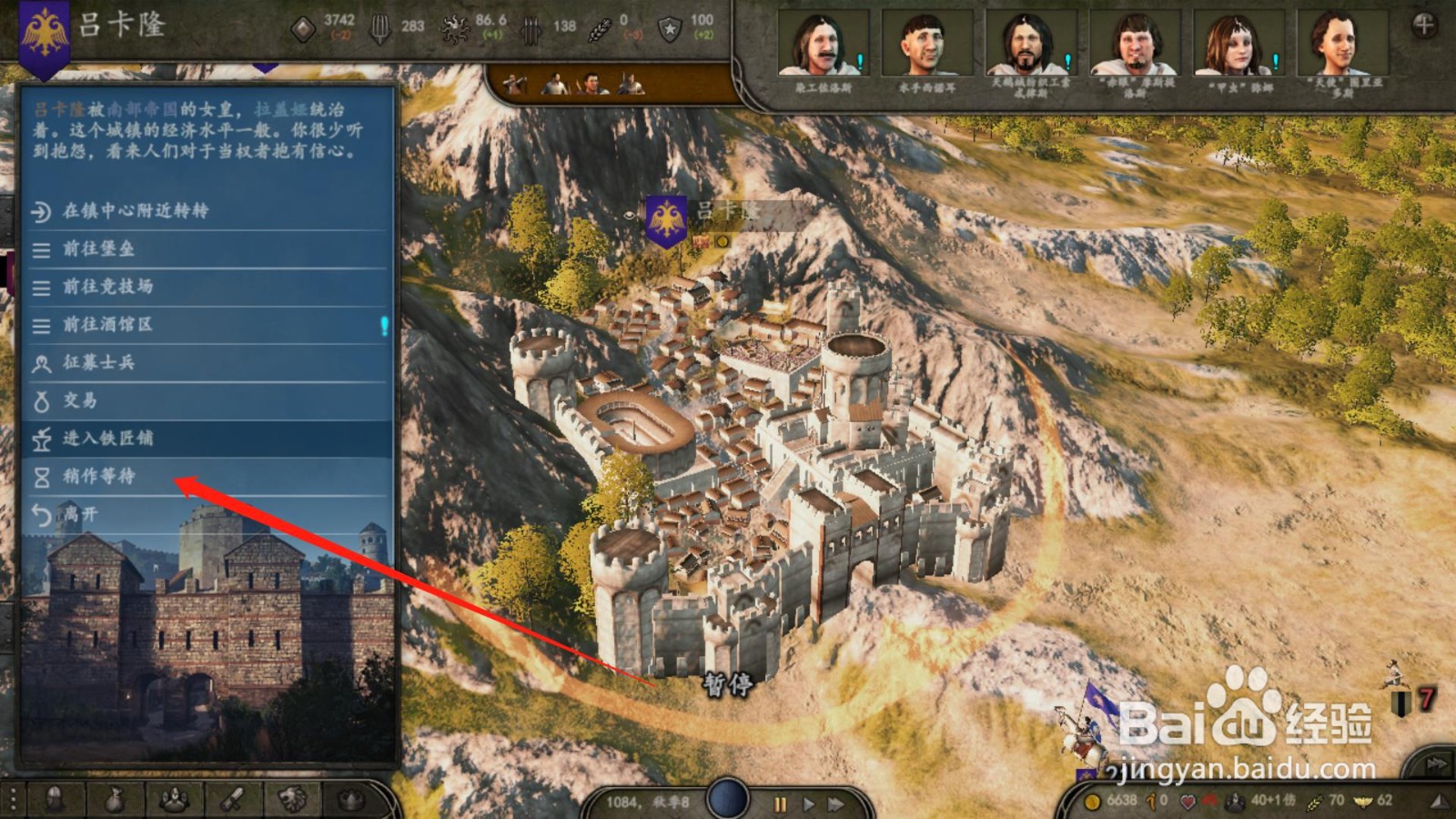Select 稍作等待 to wait in town
Image resolution: width=1456 pixels, height=819 pixels.
pos(98,477)
